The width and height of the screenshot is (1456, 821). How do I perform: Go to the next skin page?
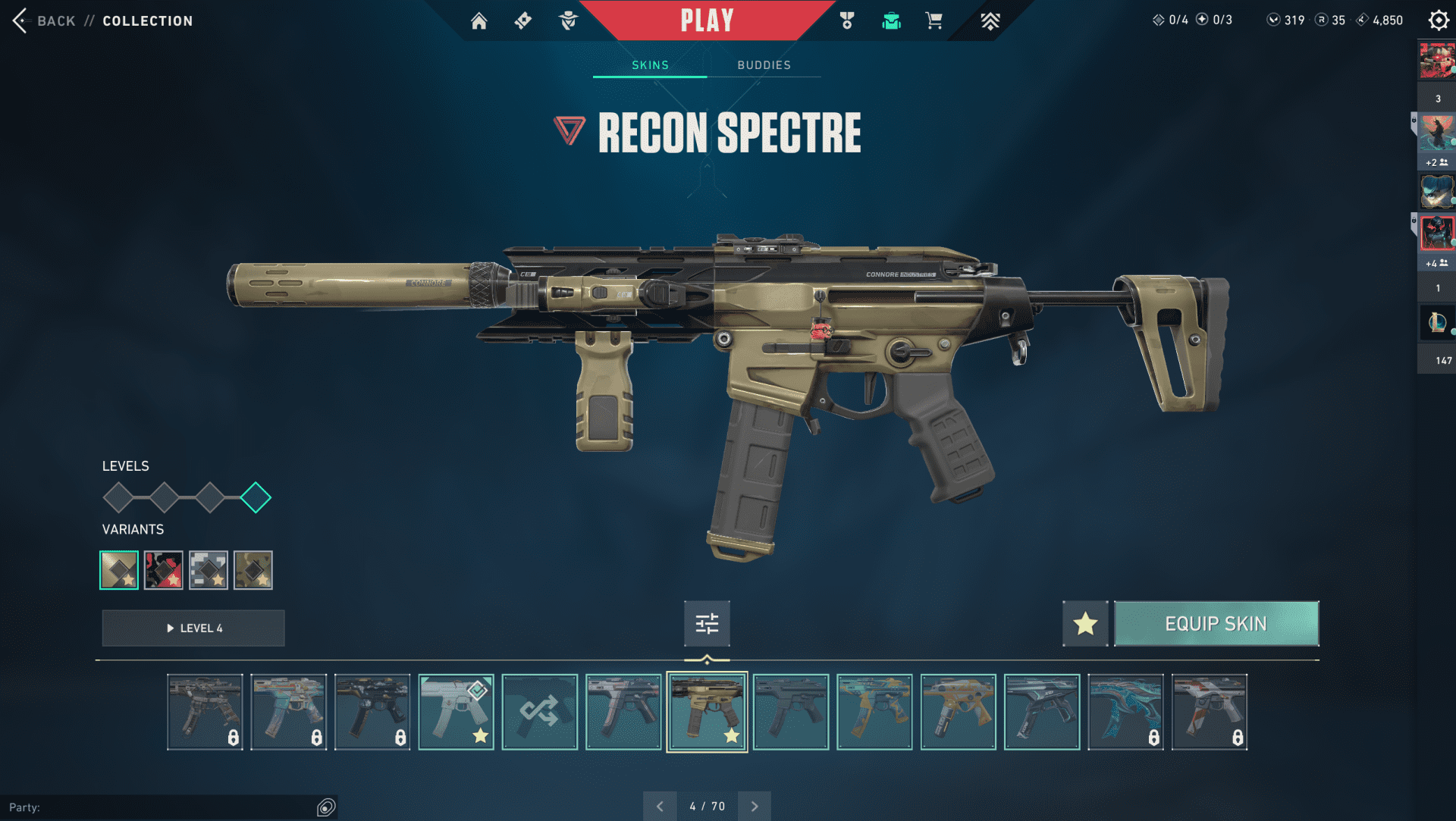coord(755,807)
